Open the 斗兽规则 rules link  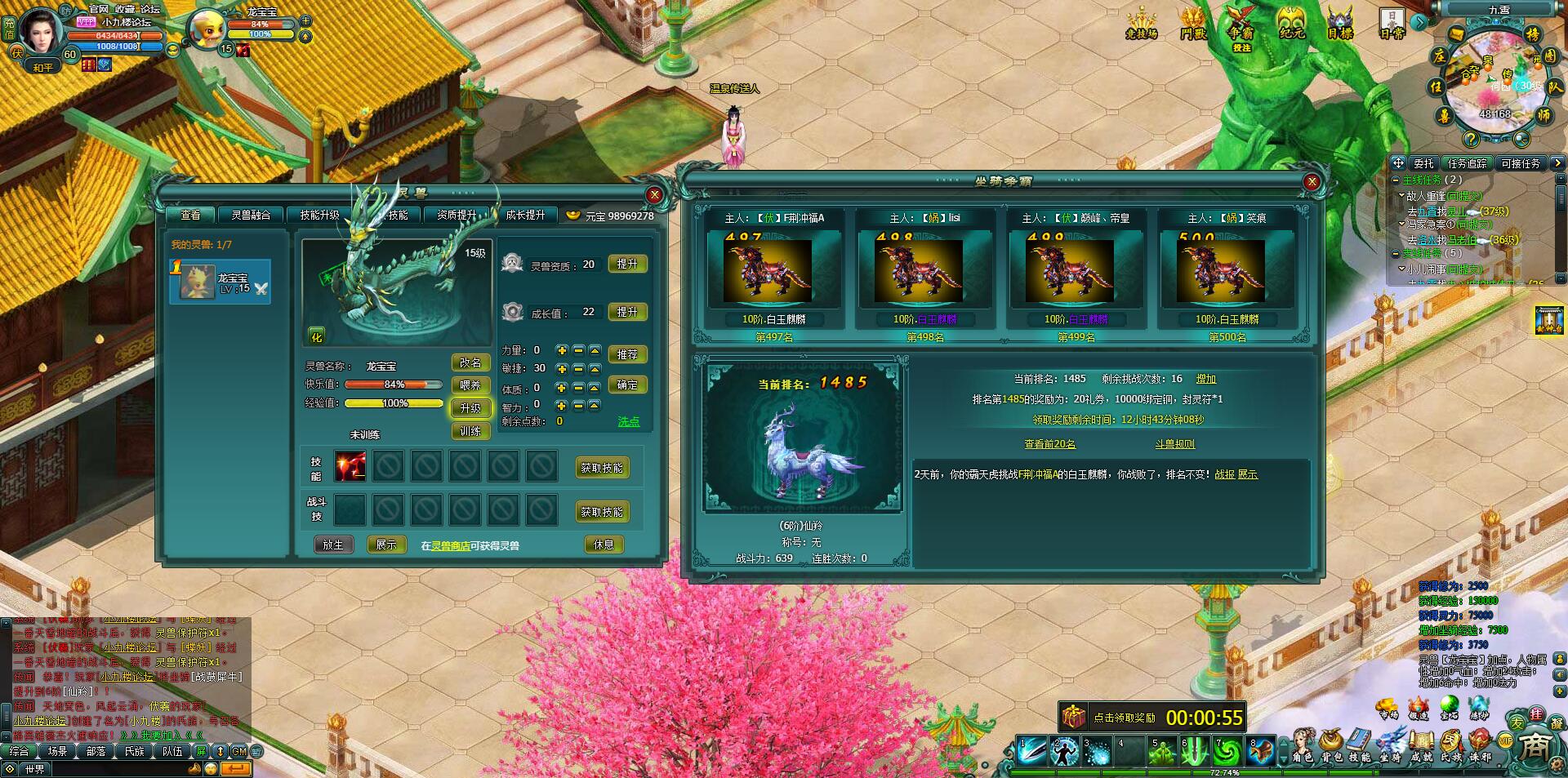(1174, 444)
